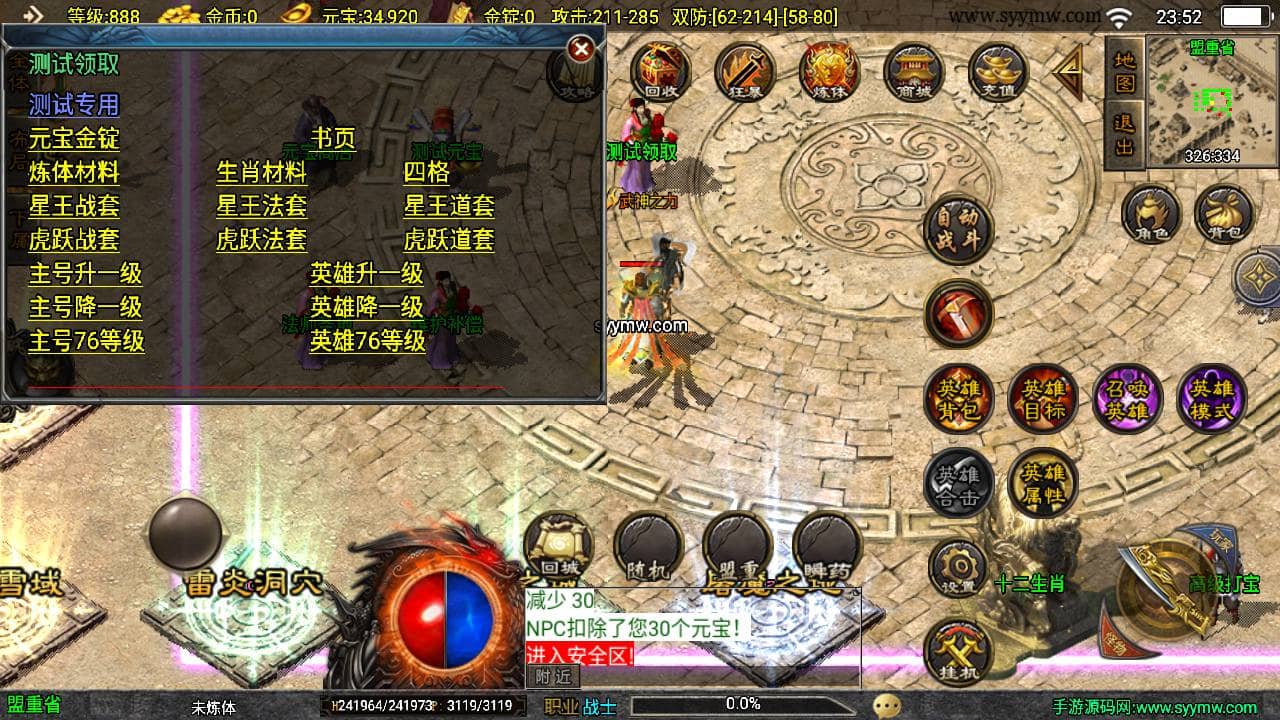
Task: Open the 回收 recycle icon
Action: [660, 71]
